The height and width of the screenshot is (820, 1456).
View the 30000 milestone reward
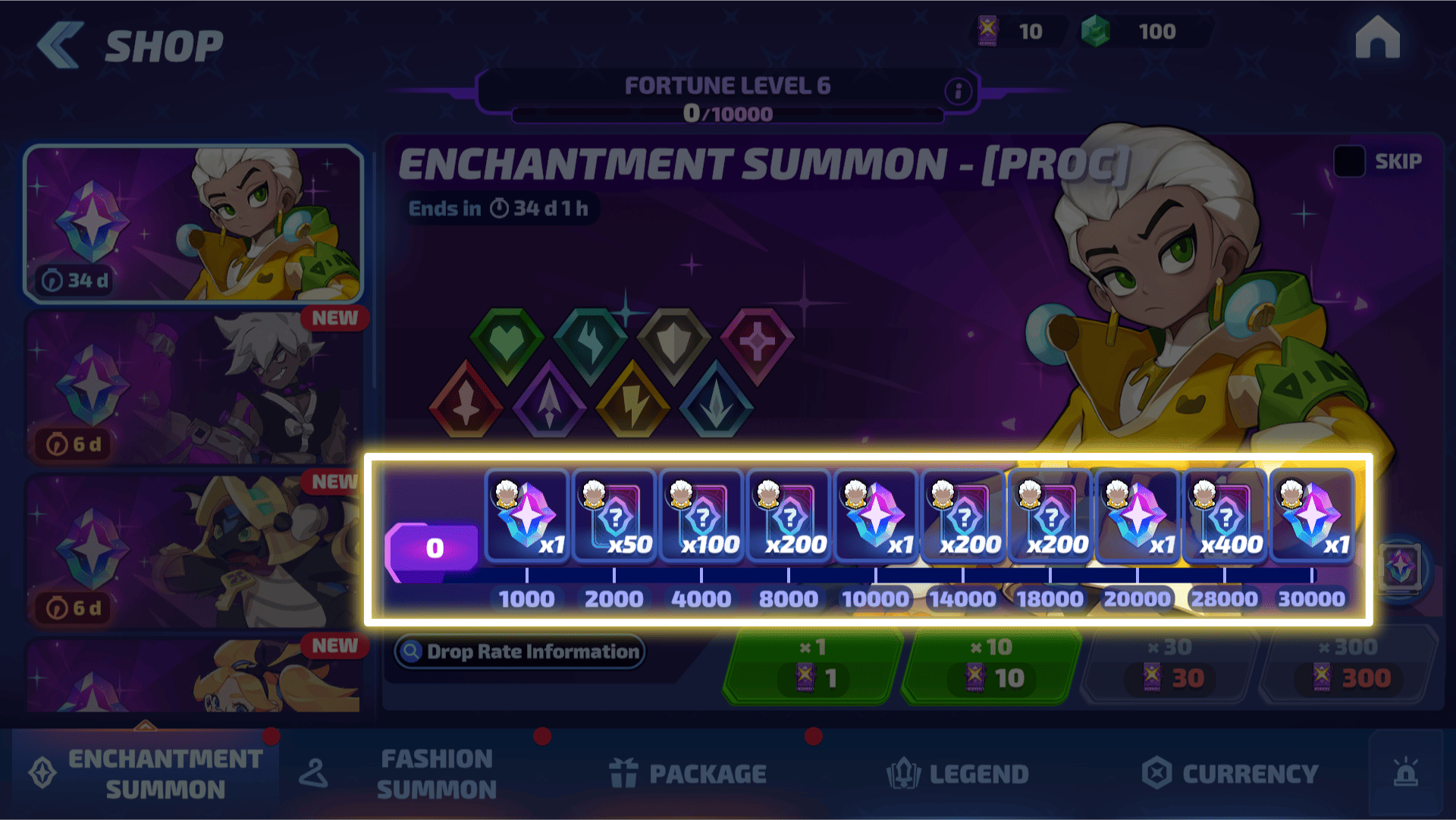1312,517
